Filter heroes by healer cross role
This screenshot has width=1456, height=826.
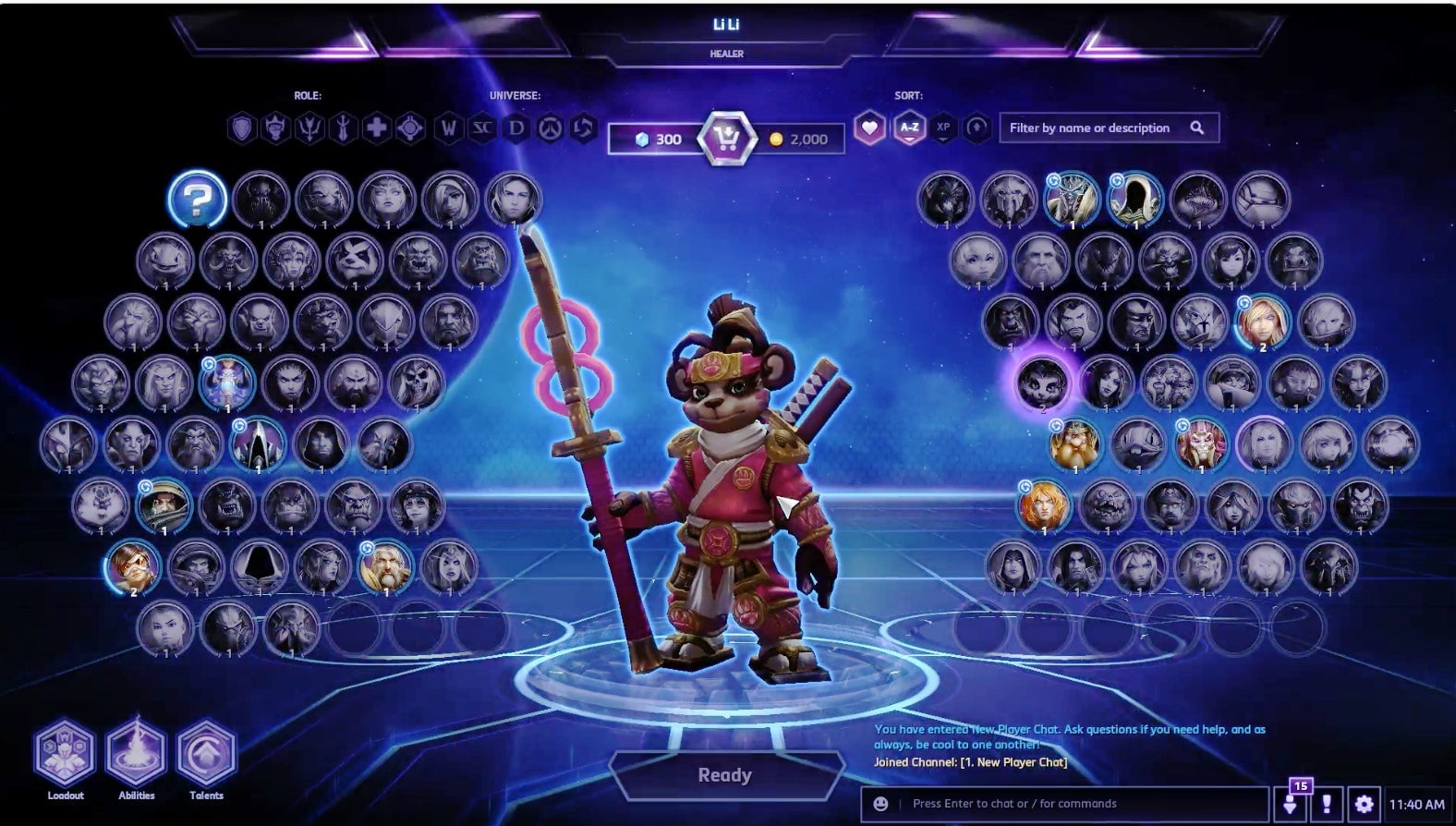376,128
